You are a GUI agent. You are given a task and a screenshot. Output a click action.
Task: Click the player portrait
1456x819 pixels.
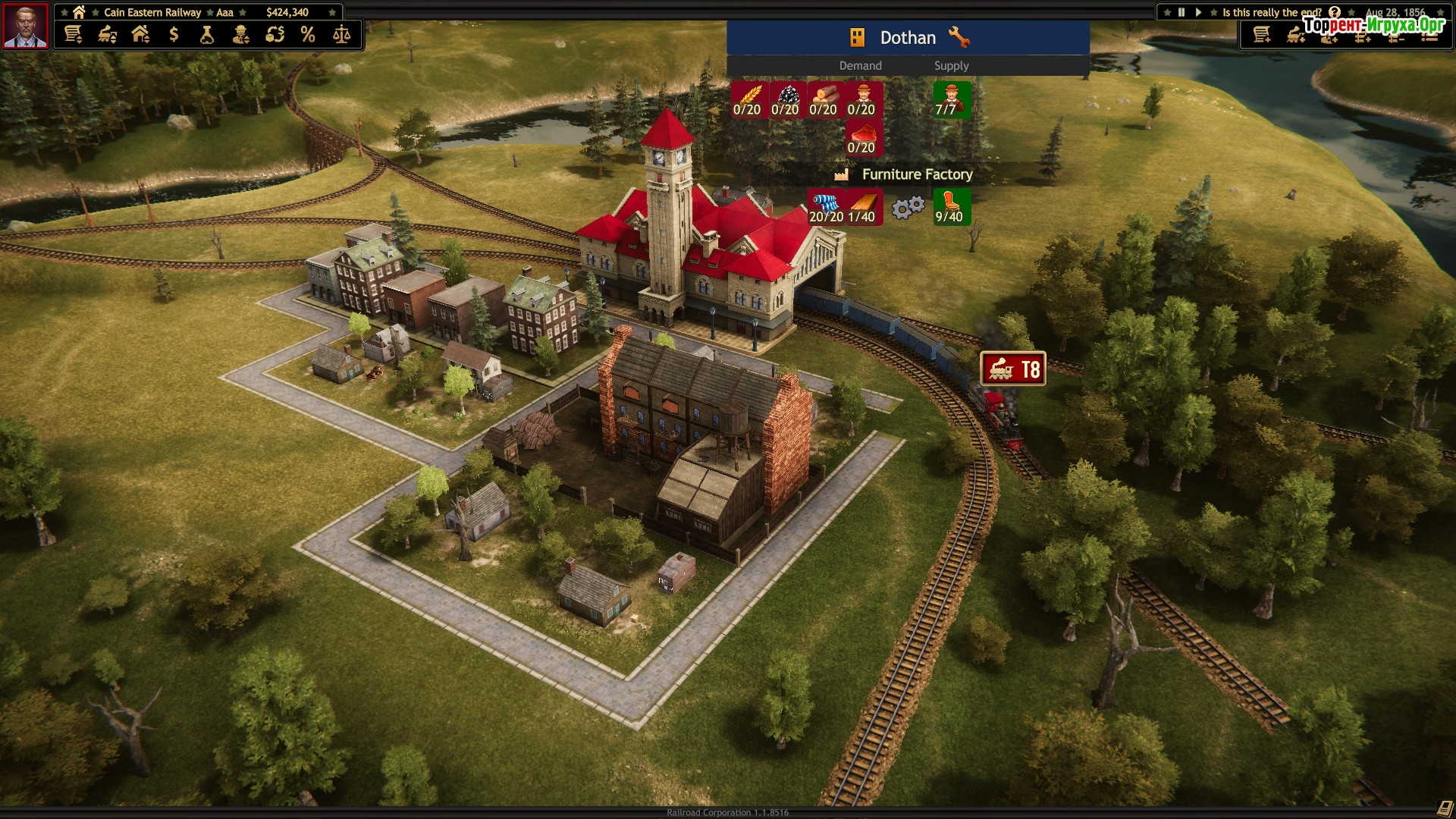coord(26,26)
